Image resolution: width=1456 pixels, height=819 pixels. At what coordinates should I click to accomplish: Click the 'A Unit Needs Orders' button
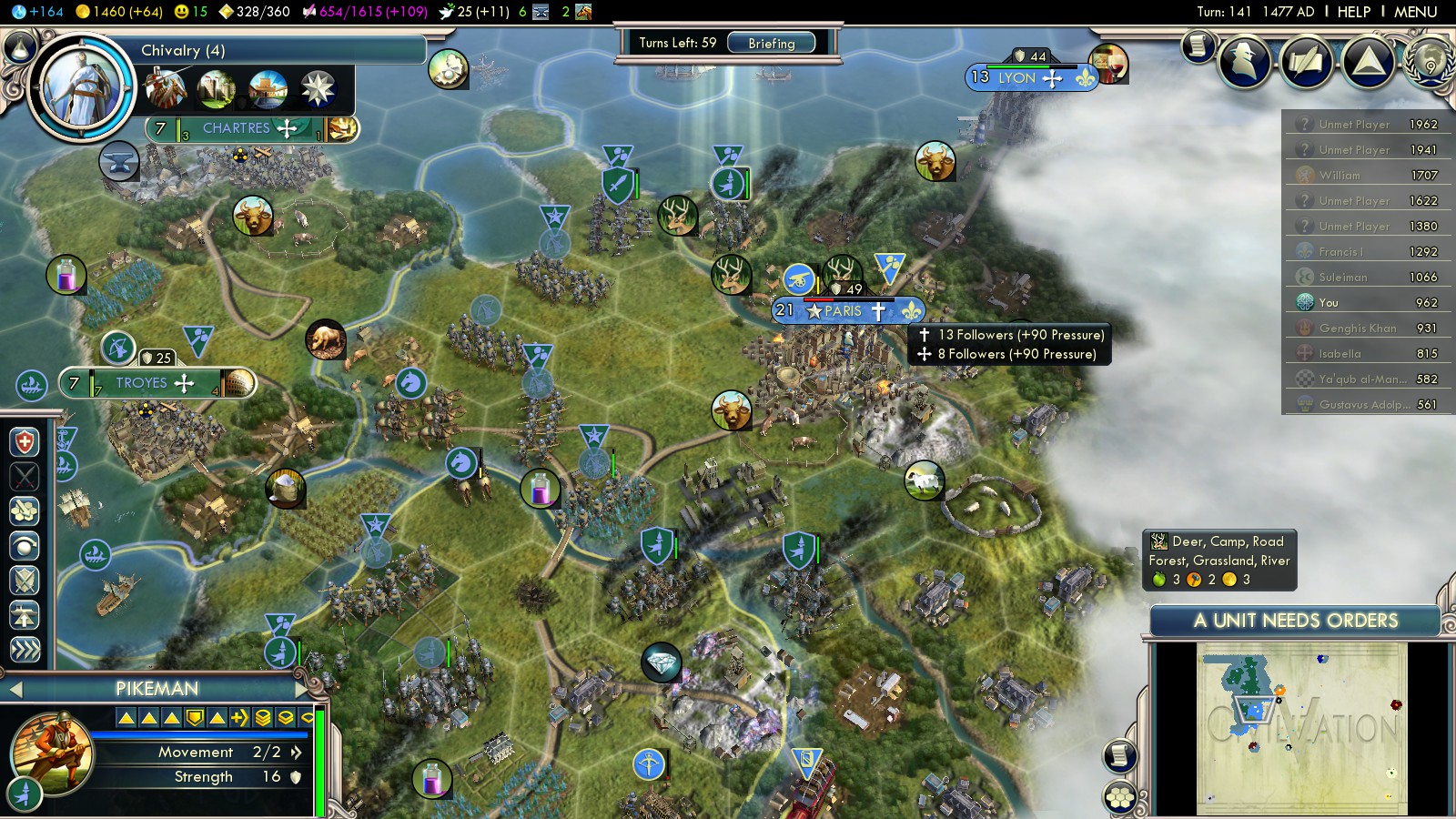[1295, 621]
